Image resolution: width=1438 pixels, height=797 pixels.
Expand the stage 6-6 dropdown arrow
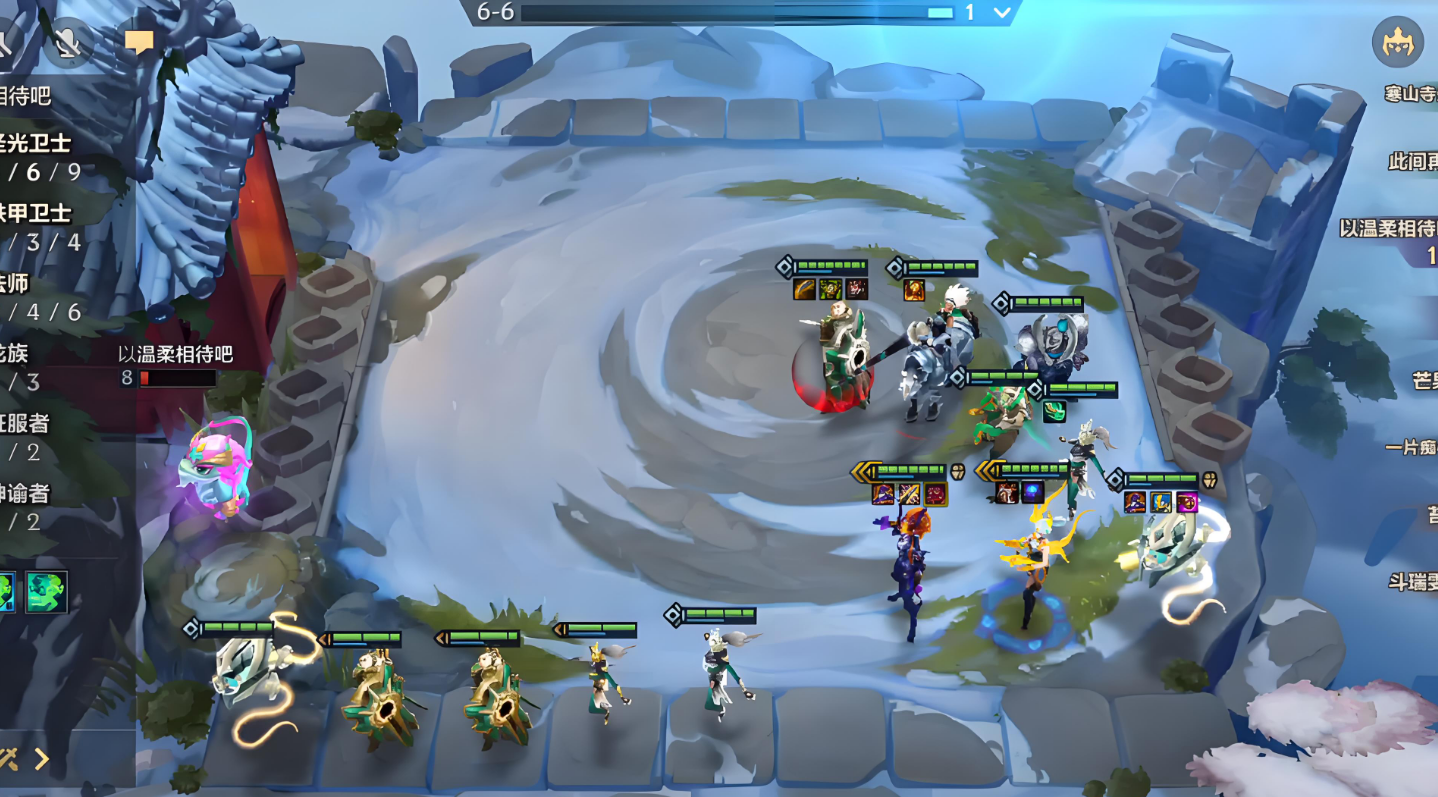point(1002,13)
